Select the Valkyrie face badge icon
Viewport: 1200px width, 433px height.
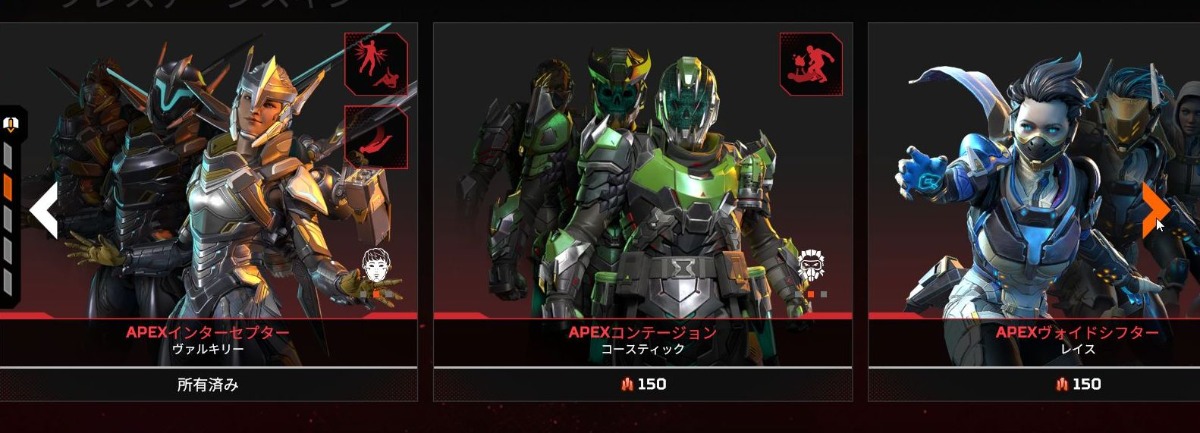point(377,267)
